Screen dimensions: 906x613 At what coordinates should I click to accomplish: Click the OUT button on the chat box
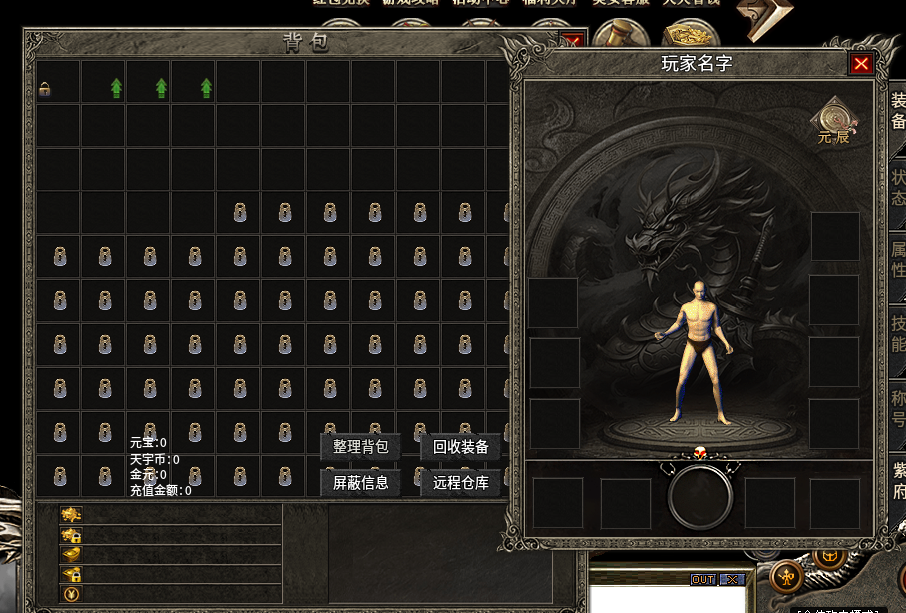[703, 580]
